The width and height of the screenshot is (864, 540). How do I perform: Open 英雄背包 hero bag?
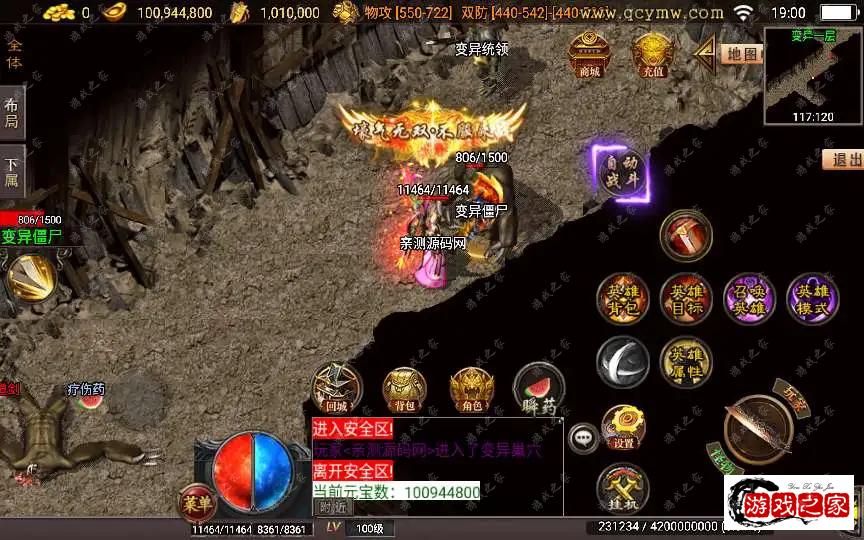tap(623, 298)
